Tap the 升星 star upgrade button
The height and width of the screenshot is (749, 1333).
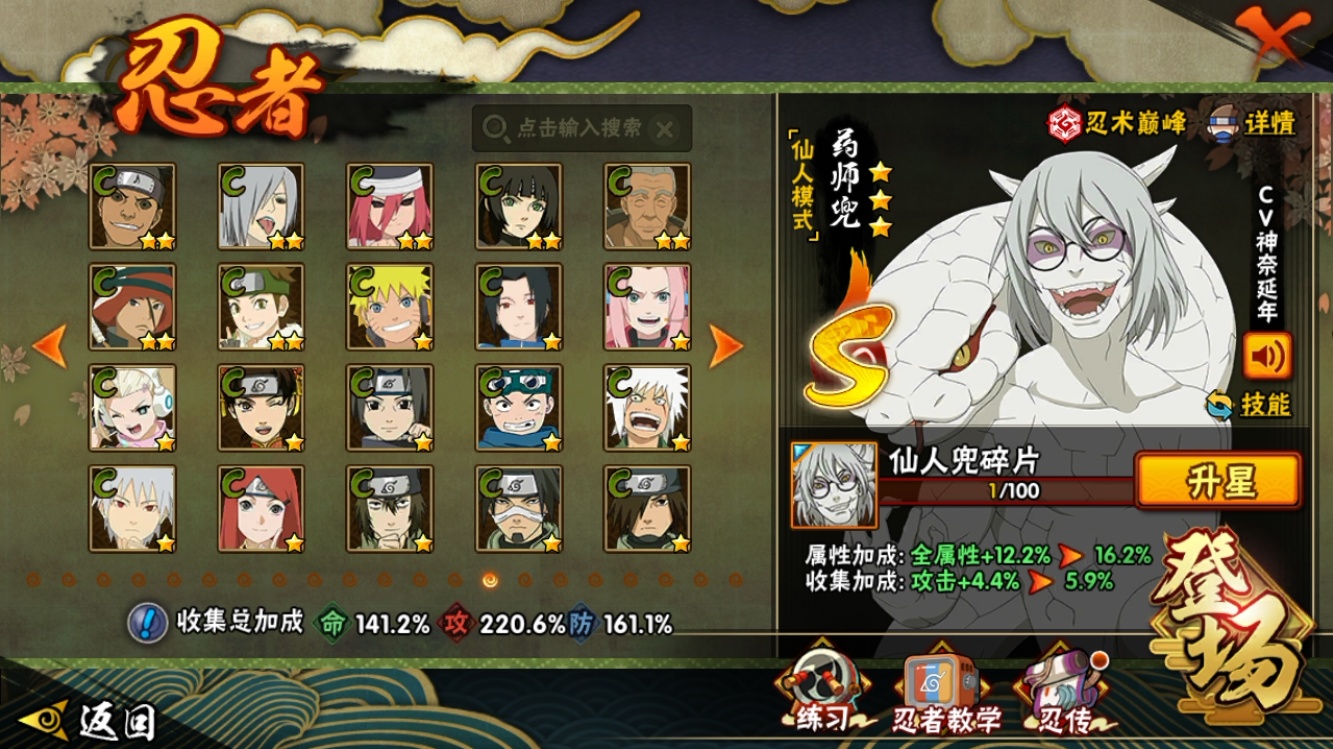tap(1218, 481)
